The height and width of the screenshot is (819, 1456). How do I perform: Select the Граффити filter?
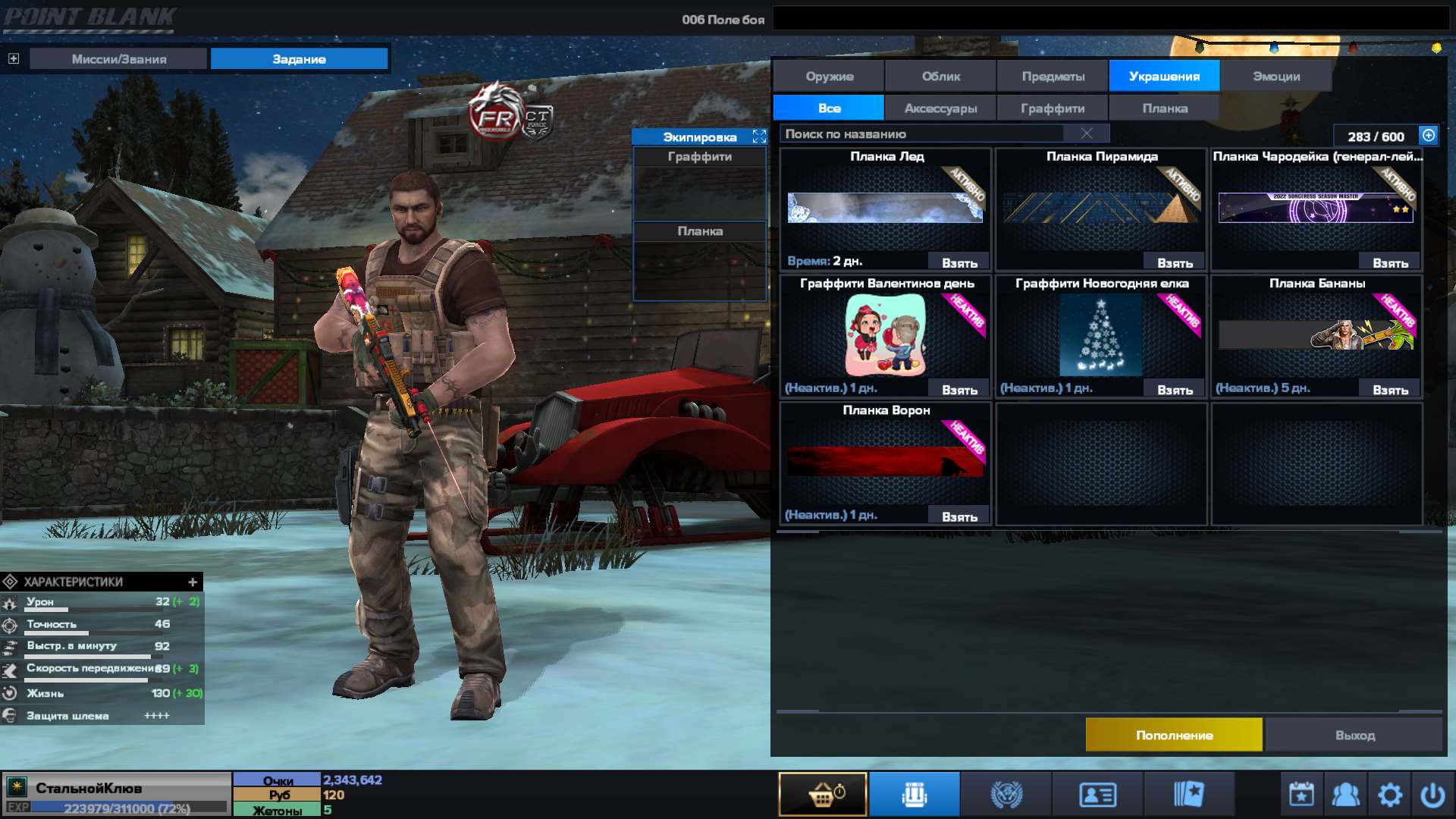[x=1053, y=108]
